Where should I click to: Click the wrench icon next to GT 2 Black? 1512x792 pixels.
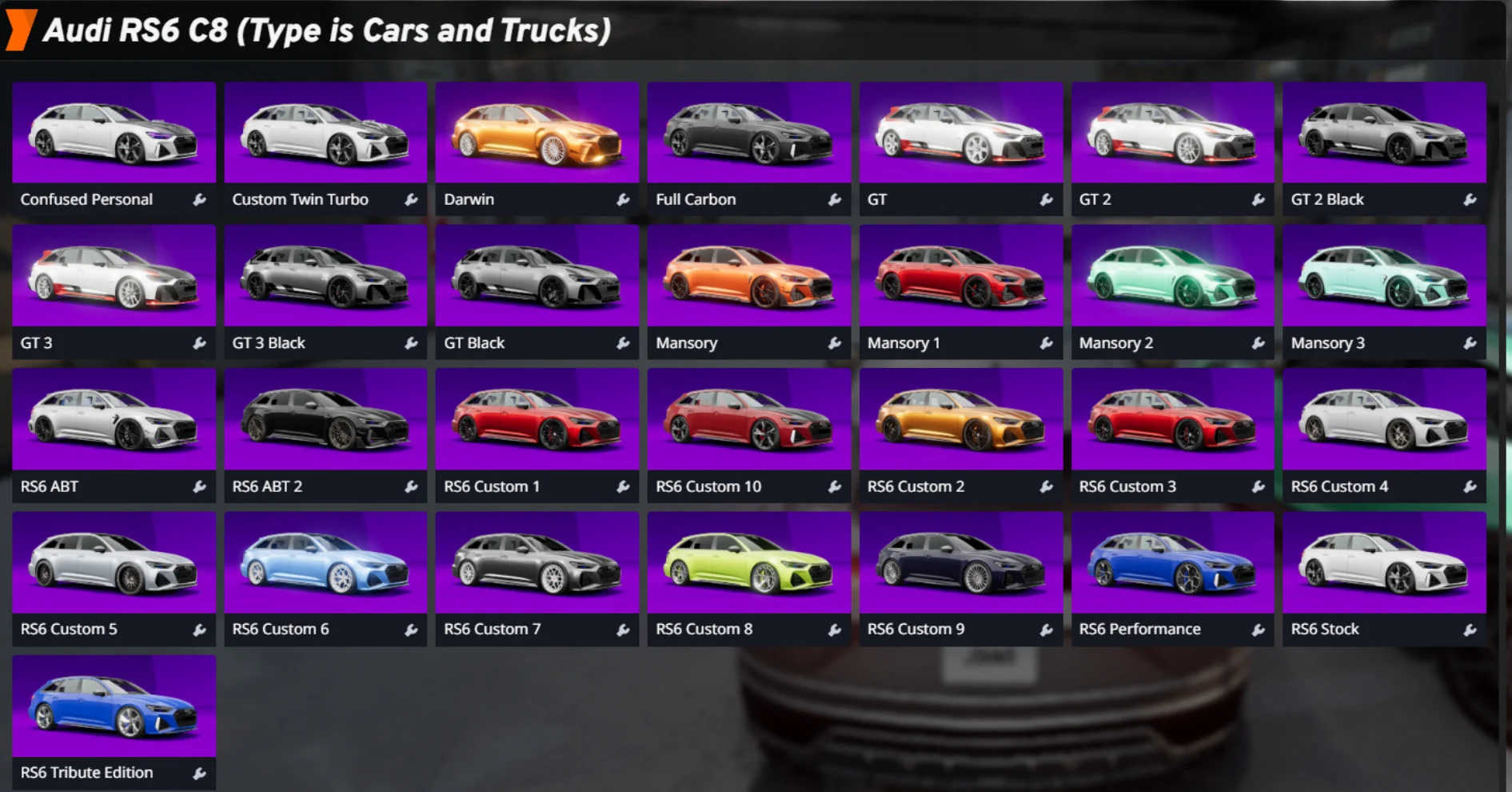[x=1470, y=199]
